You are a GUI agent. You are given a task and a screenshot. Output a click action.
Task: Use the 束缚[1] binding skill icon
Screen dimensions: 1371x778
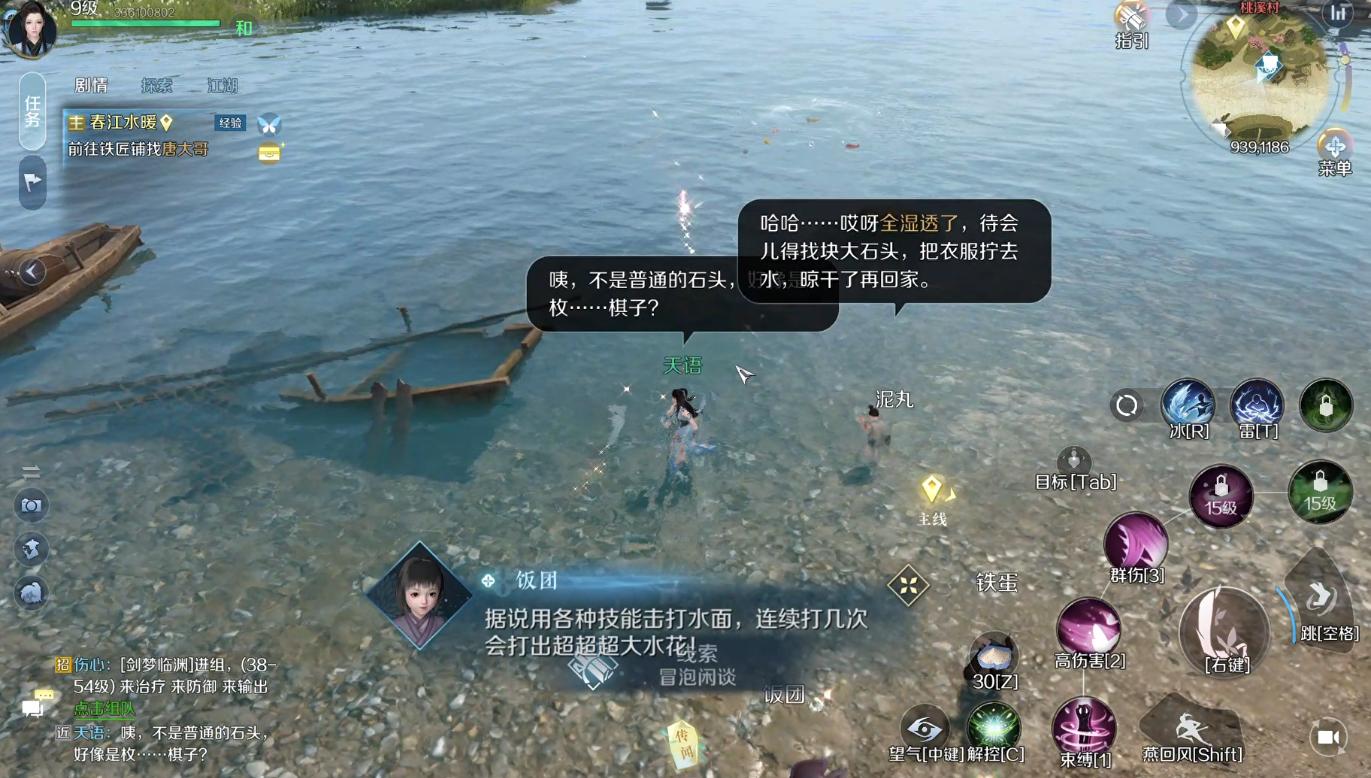(x=1083, y=725)
